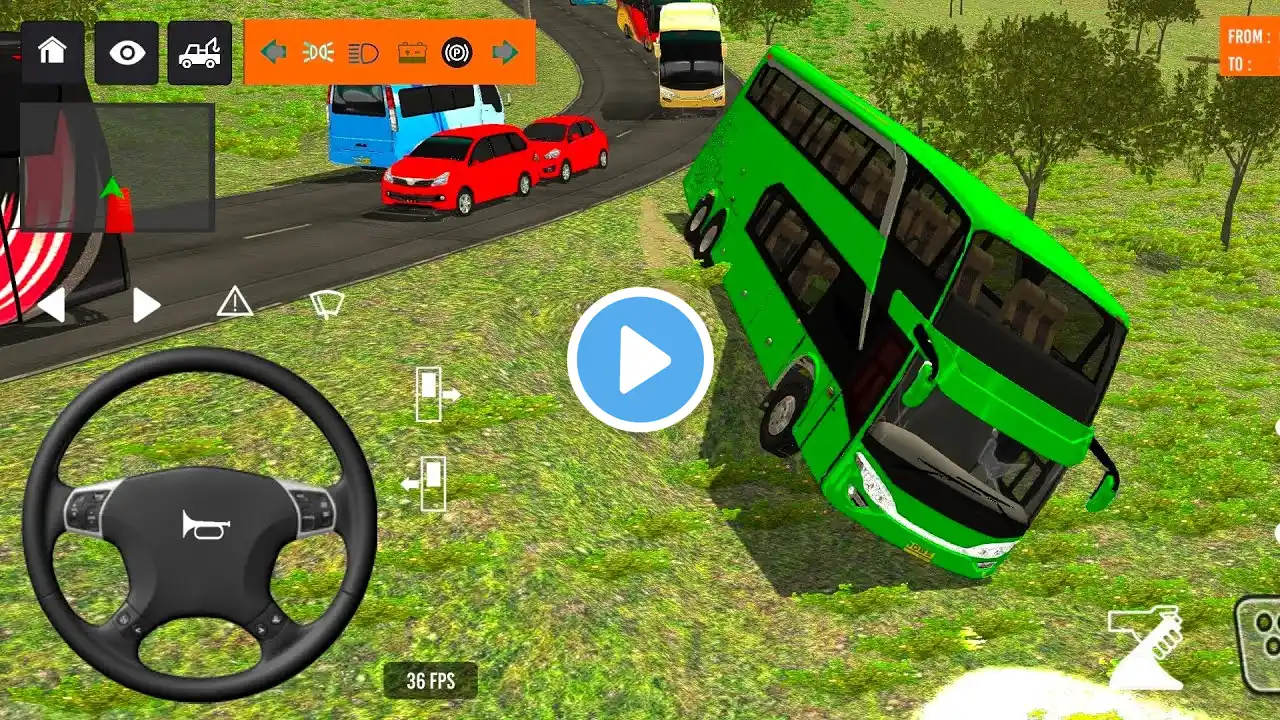Image resolution: width=1280 pixels, height=720 pixels.
Task: Tap the white left triangle arrow
Action: pos(51,305)
